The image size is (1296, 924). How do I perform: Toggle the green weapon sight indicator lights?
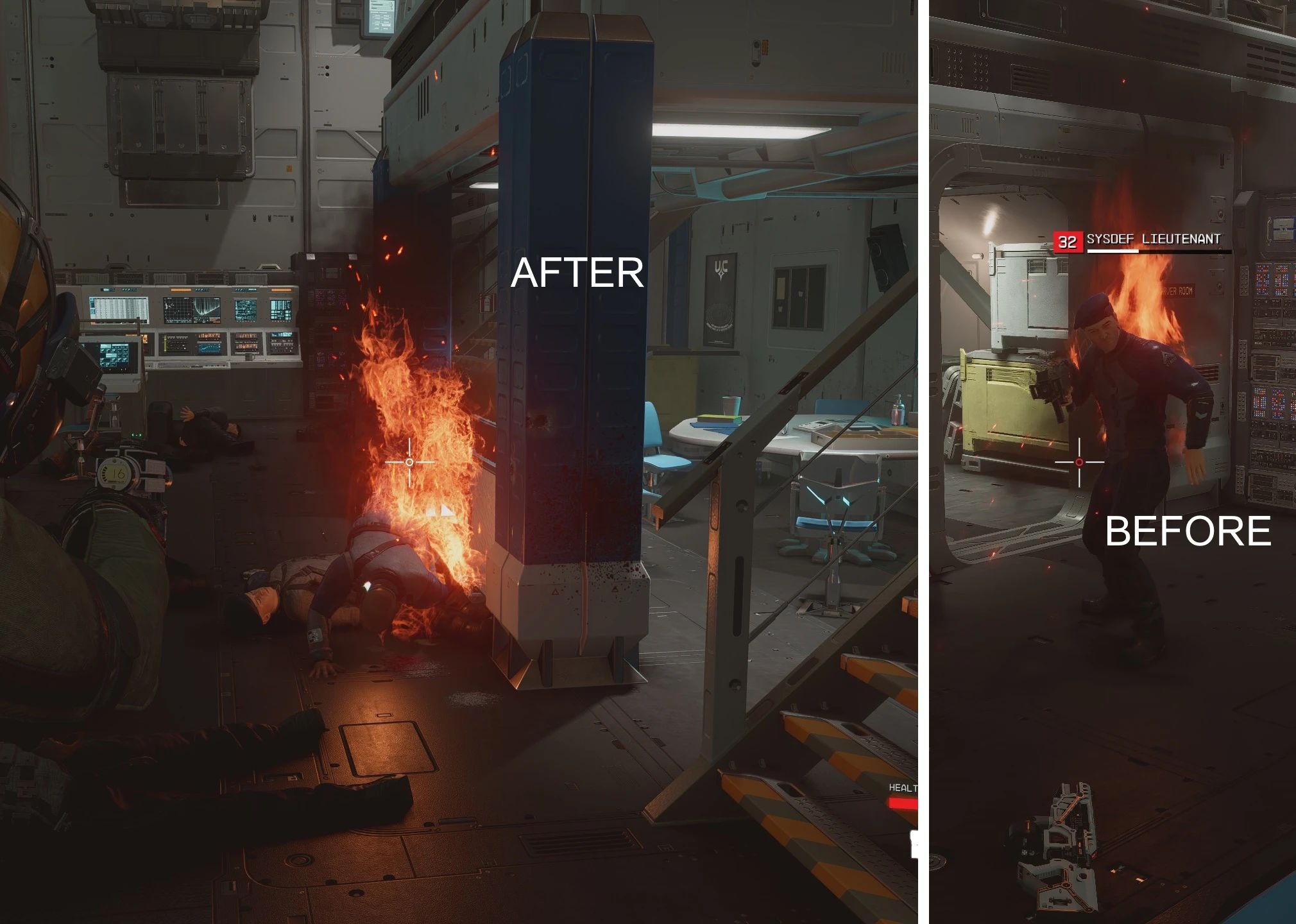135,434
